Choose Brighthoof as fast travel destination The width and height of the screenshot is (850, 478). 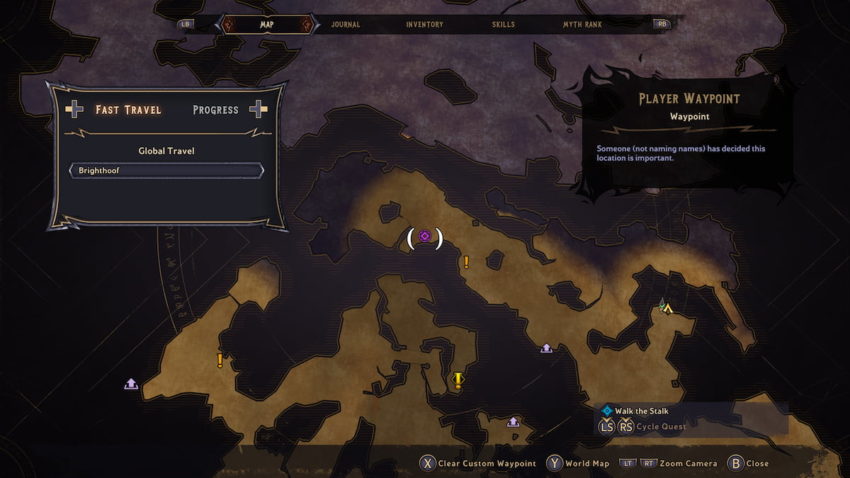166,171
